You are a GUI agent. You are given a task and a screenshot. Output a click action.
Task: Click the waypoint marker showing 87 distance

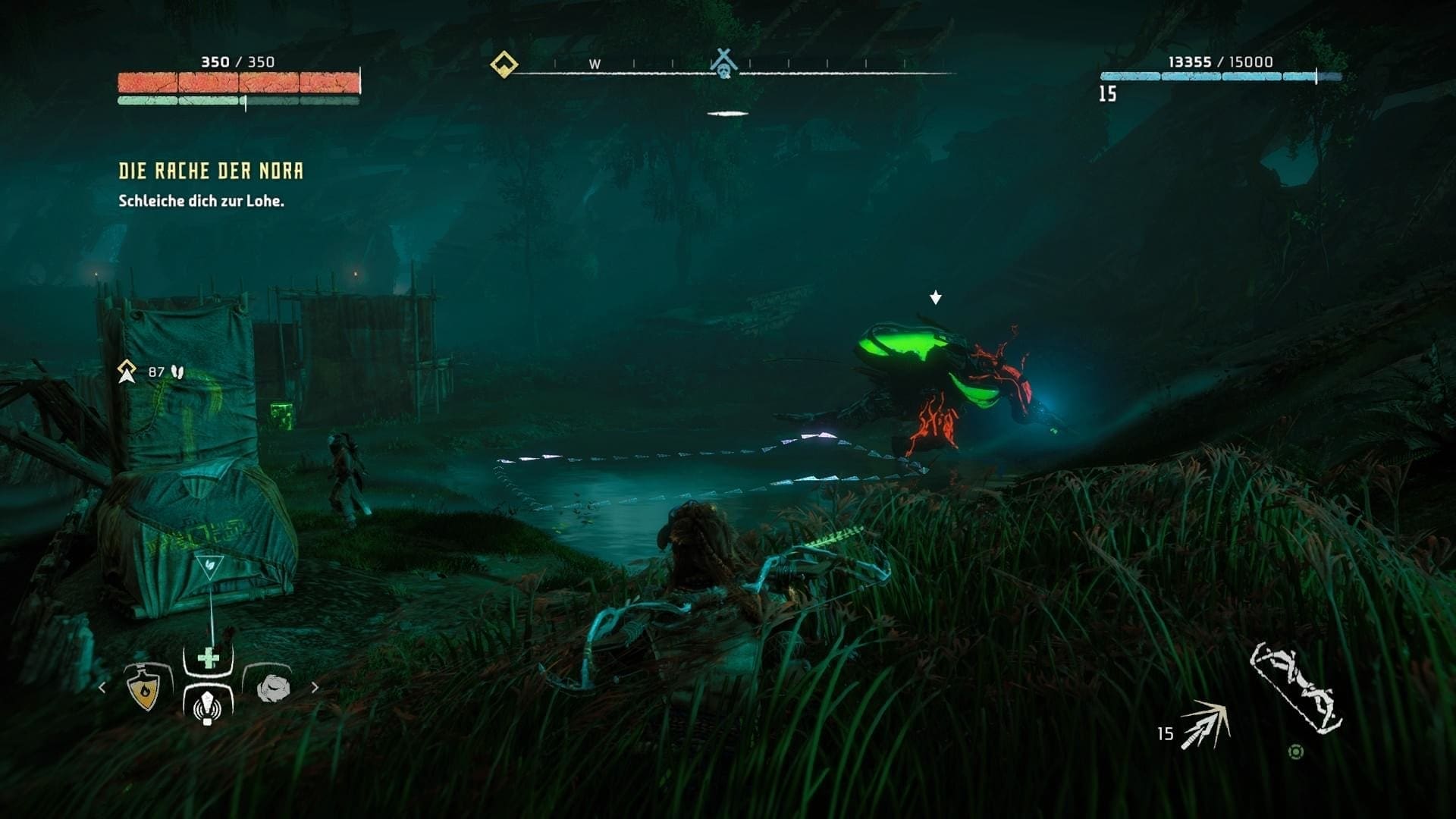coord(127,372)
